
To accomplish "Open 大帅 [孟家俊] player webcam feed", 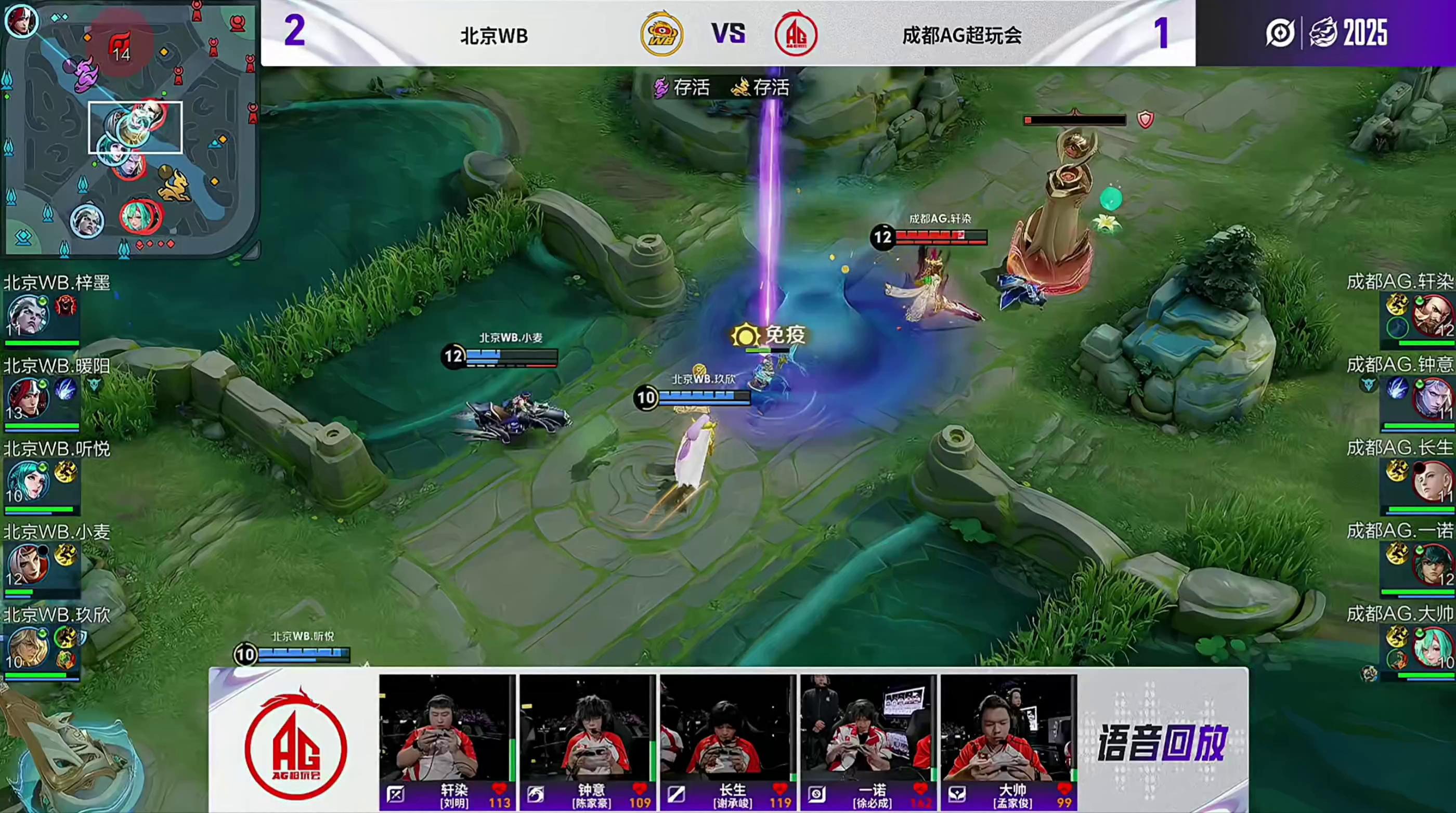I will tap(1008, 728).
